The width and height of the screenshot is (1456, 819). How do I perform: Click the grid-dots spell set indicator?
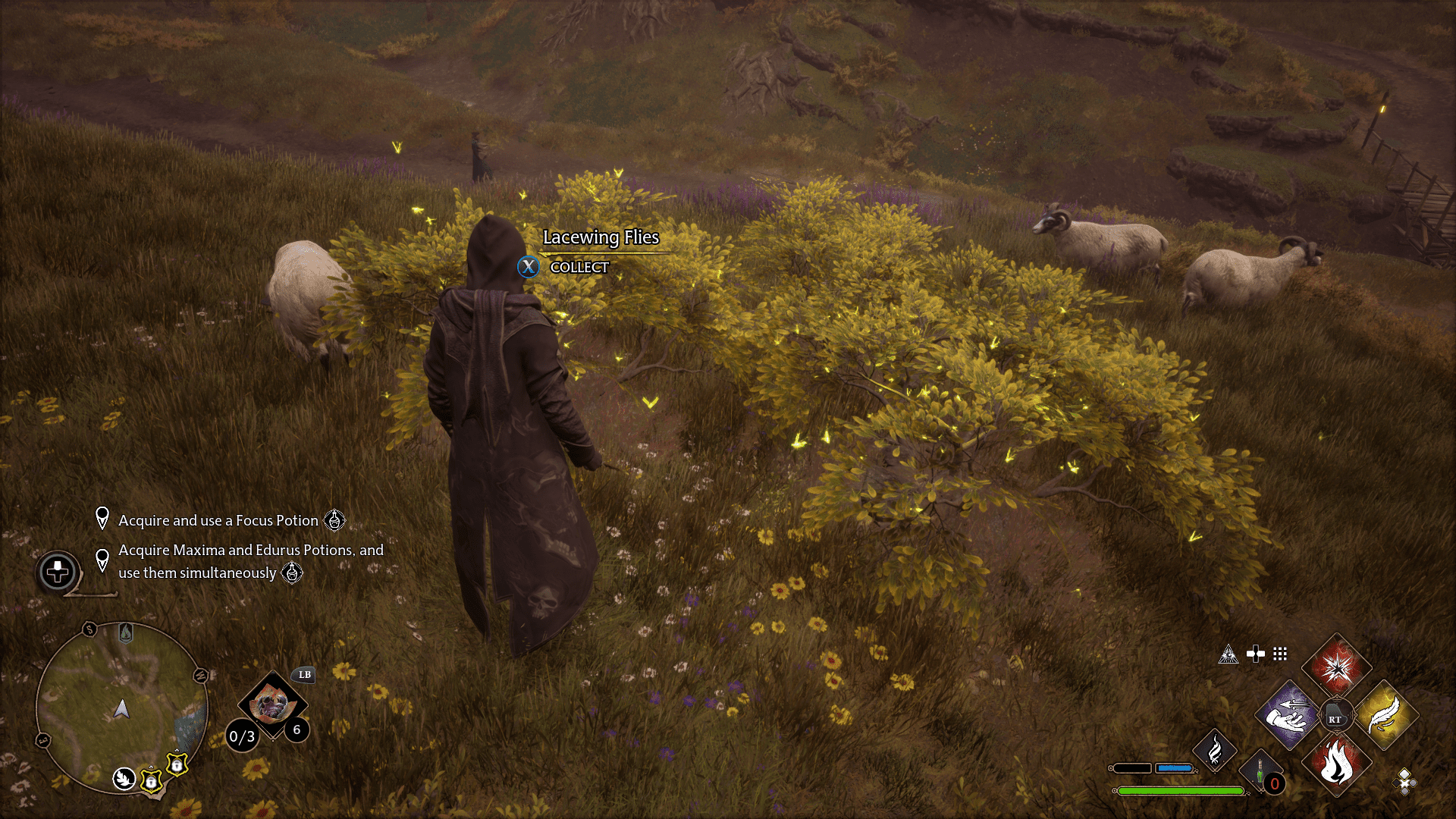pos(1279,654)
